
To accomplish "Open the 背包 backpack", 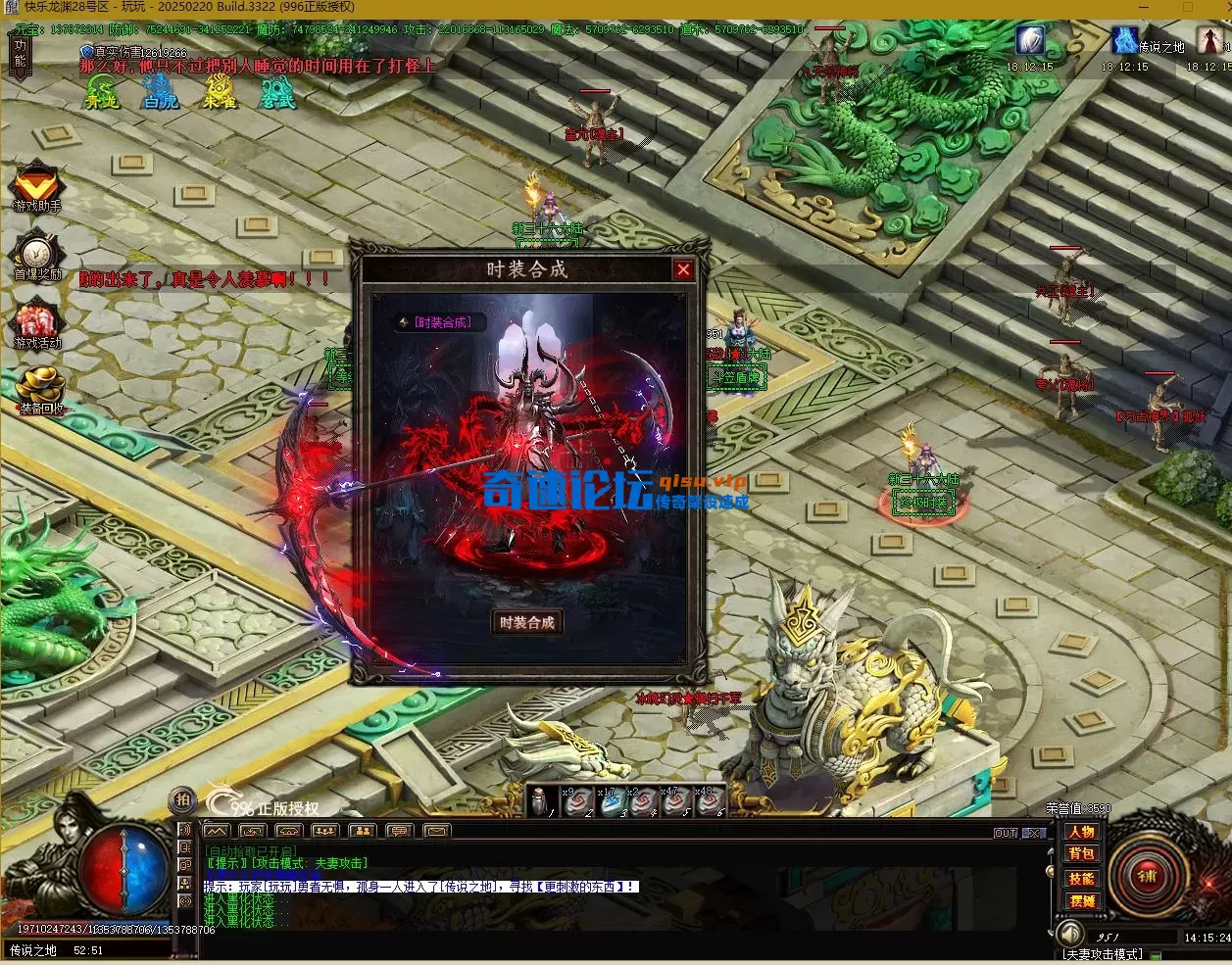I will 1082,854.
